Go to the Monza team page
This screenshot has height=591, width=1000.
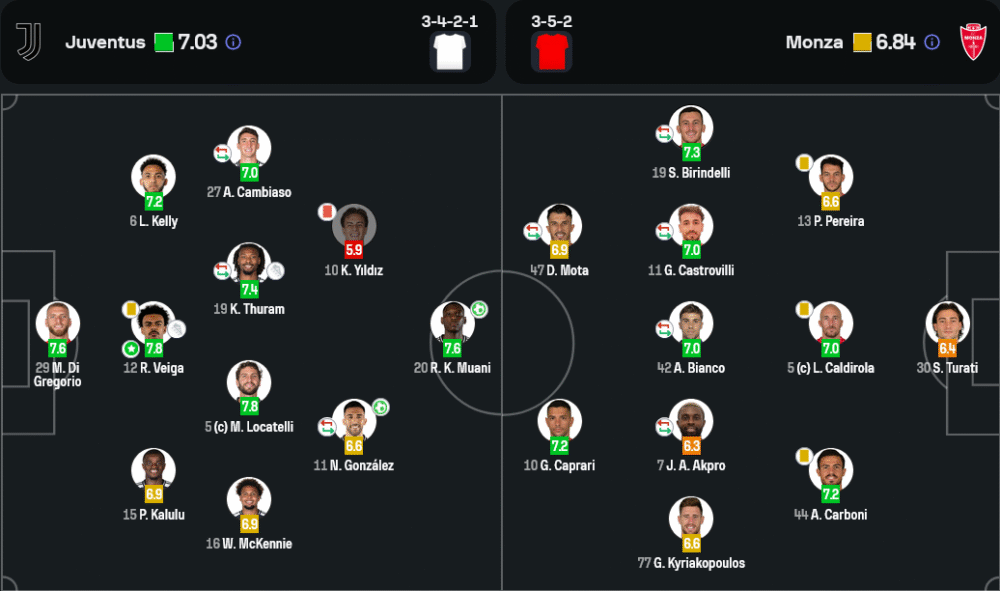click(814, 42)
